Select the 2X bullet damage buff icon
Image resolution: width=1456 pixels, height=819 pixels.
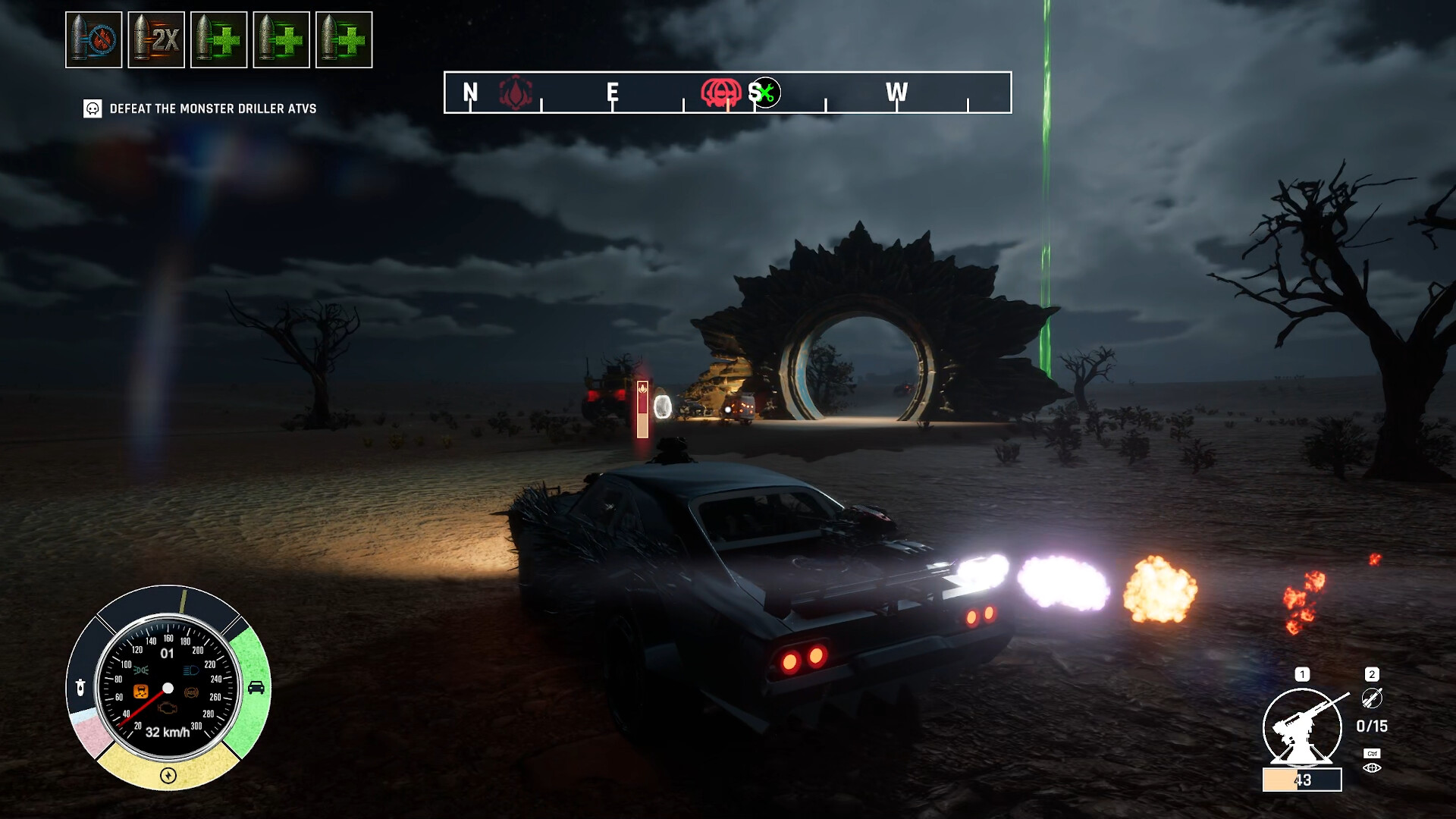[x=156, y=40]
